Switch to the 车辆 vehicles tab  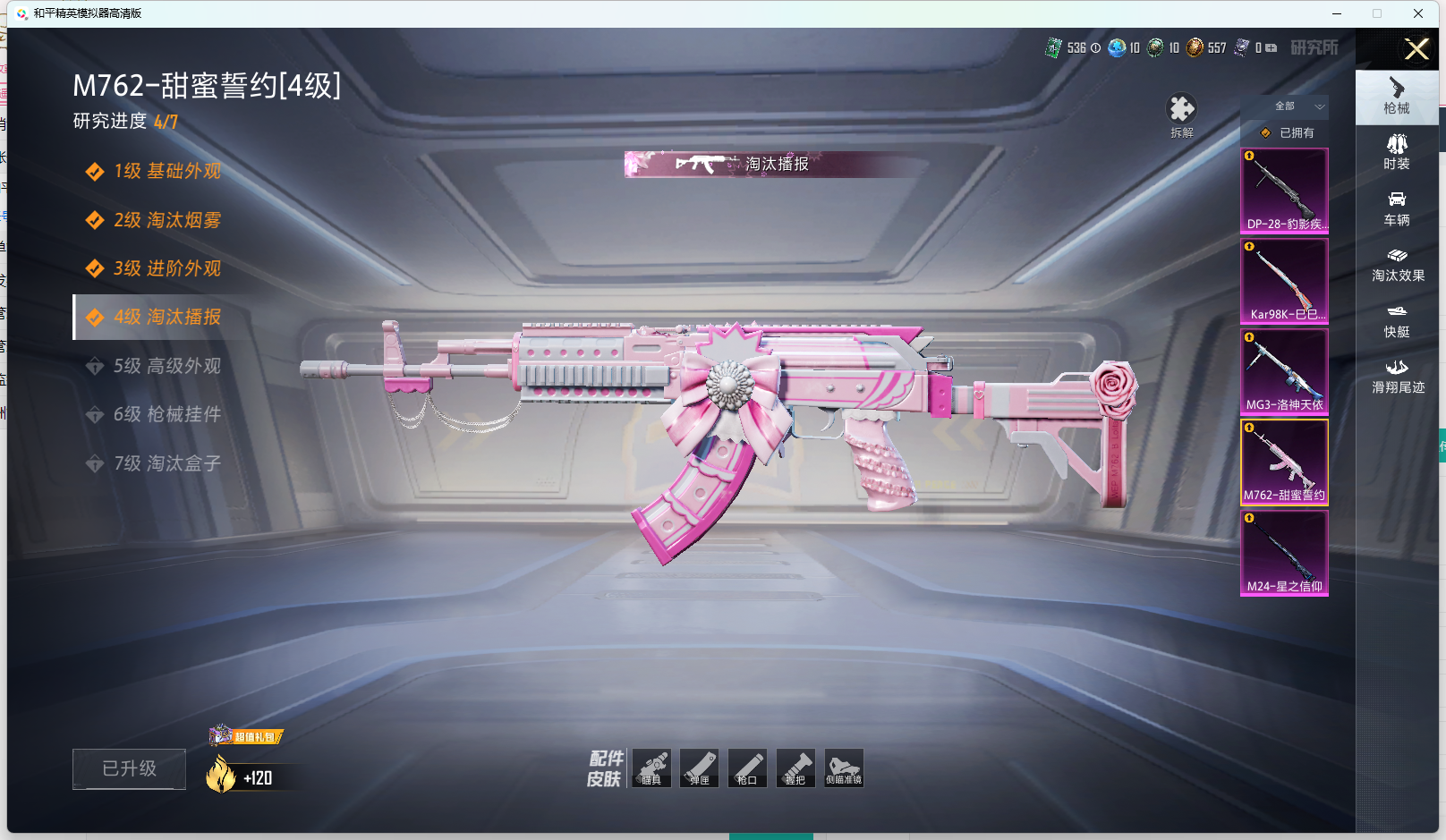tap(1397, 208)
